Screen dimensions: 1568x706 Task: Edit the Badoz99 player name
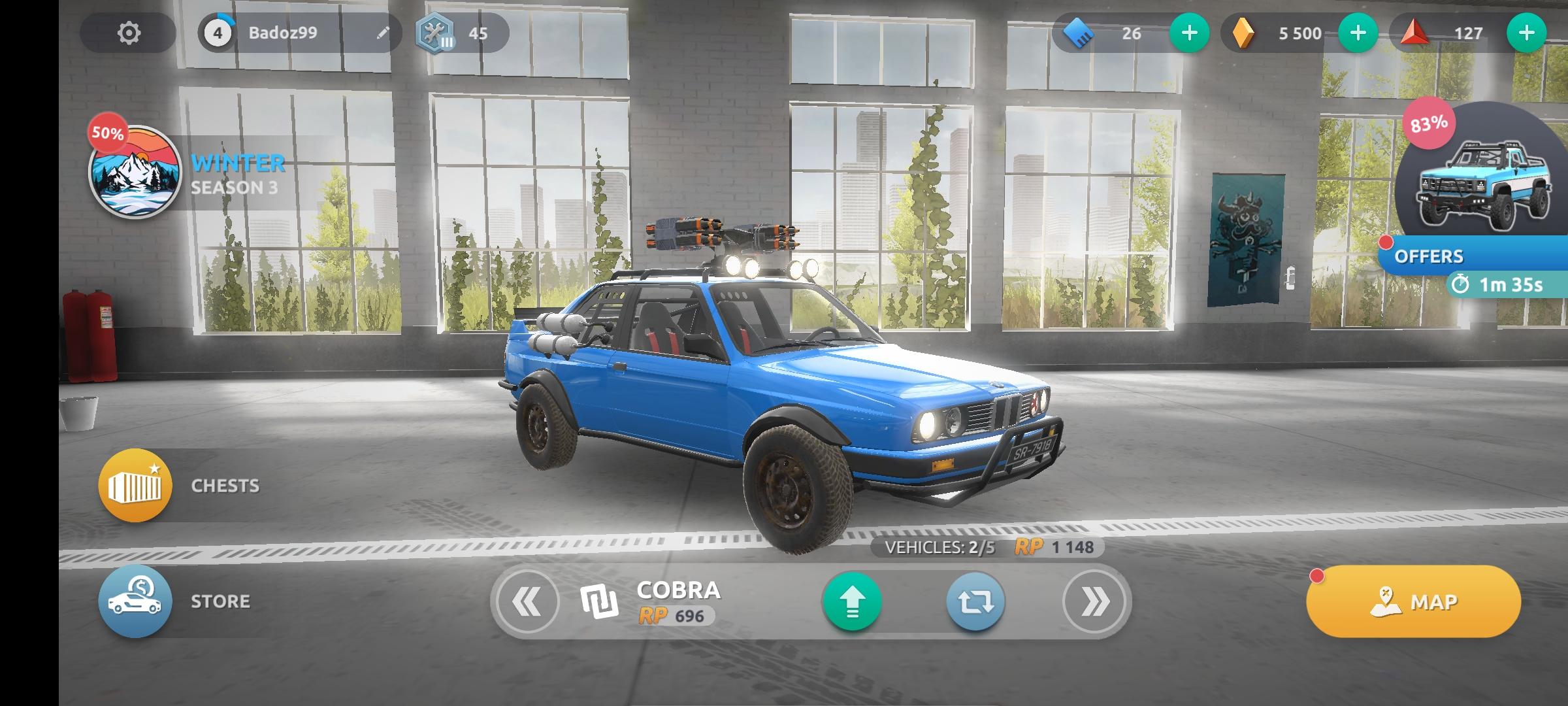coord(383,33)
